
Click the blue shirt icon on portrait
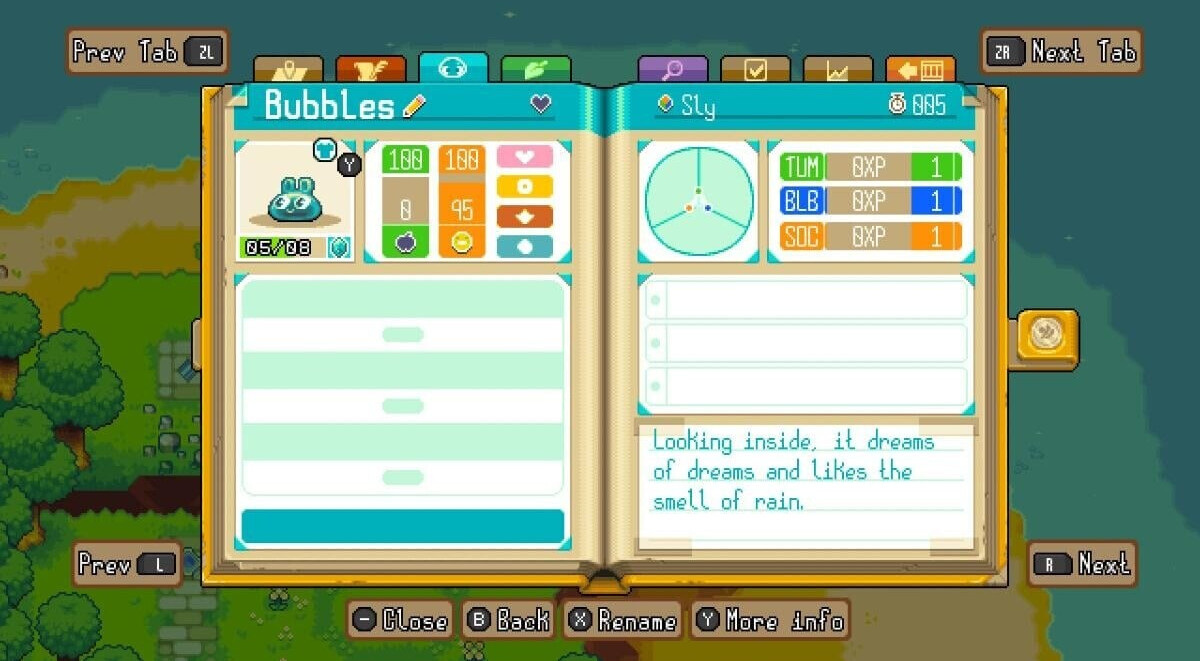tap(325, 150)
